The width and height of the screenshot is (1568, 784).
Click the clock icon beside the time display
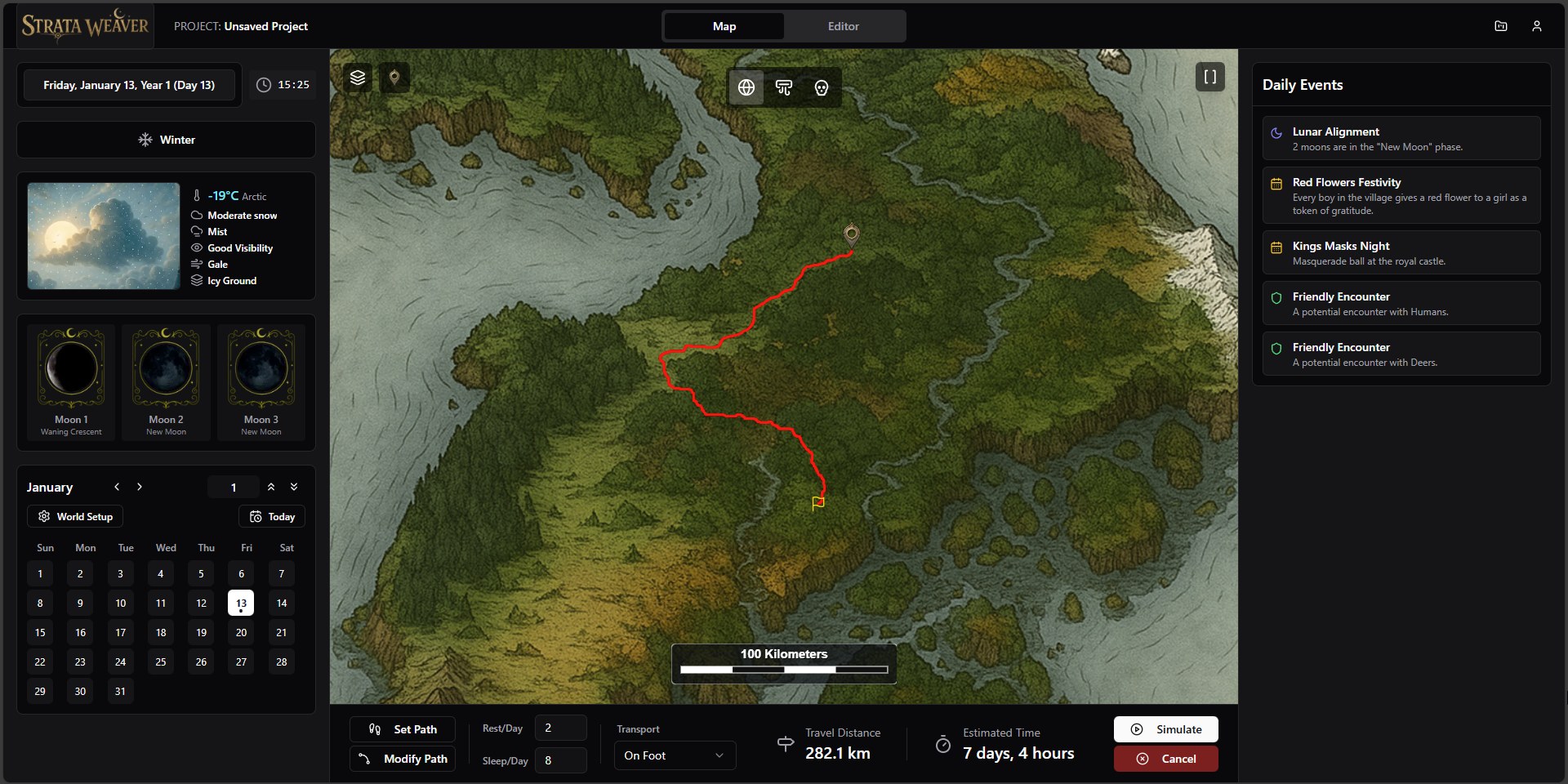click(262, 84)
